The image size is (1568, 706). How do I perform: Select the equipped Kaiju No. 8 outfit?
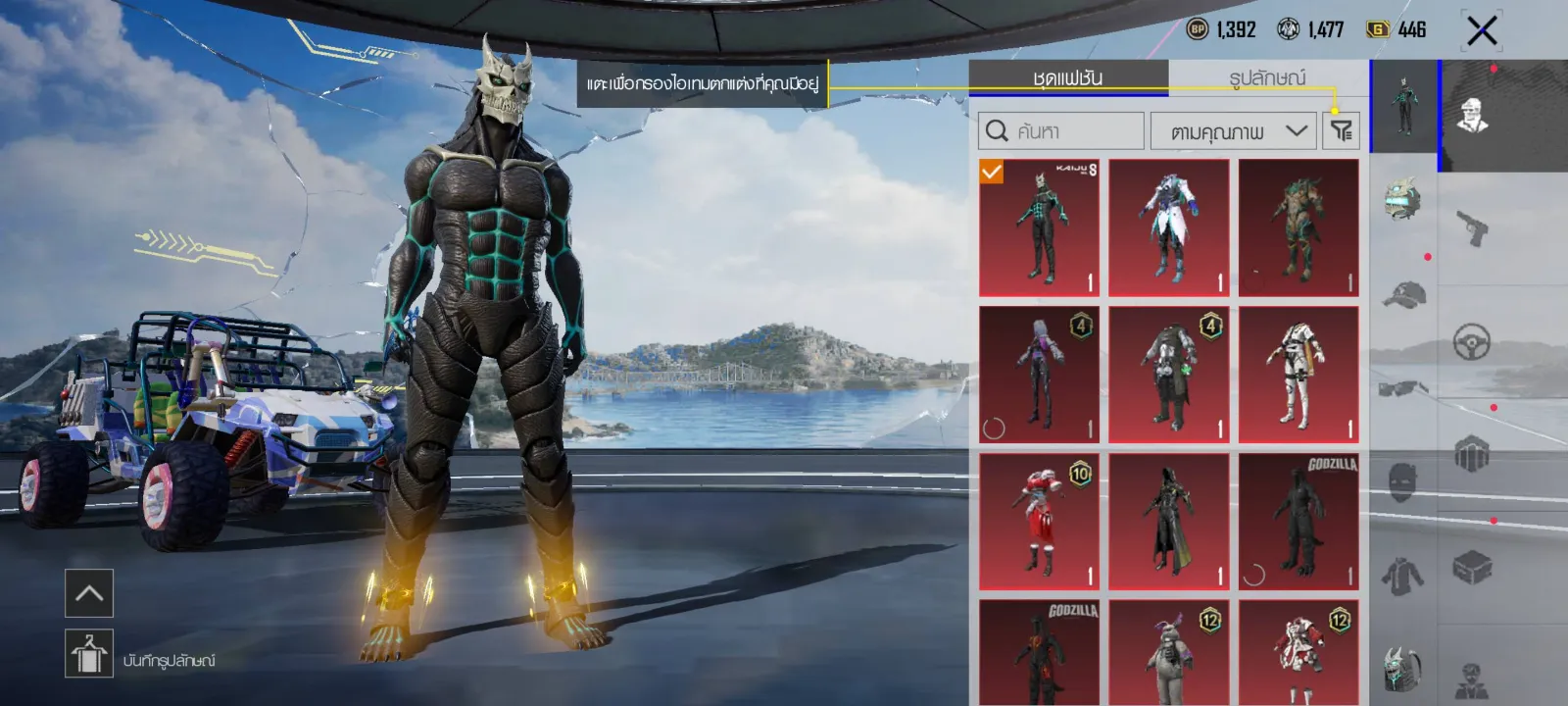(1039, 227)
